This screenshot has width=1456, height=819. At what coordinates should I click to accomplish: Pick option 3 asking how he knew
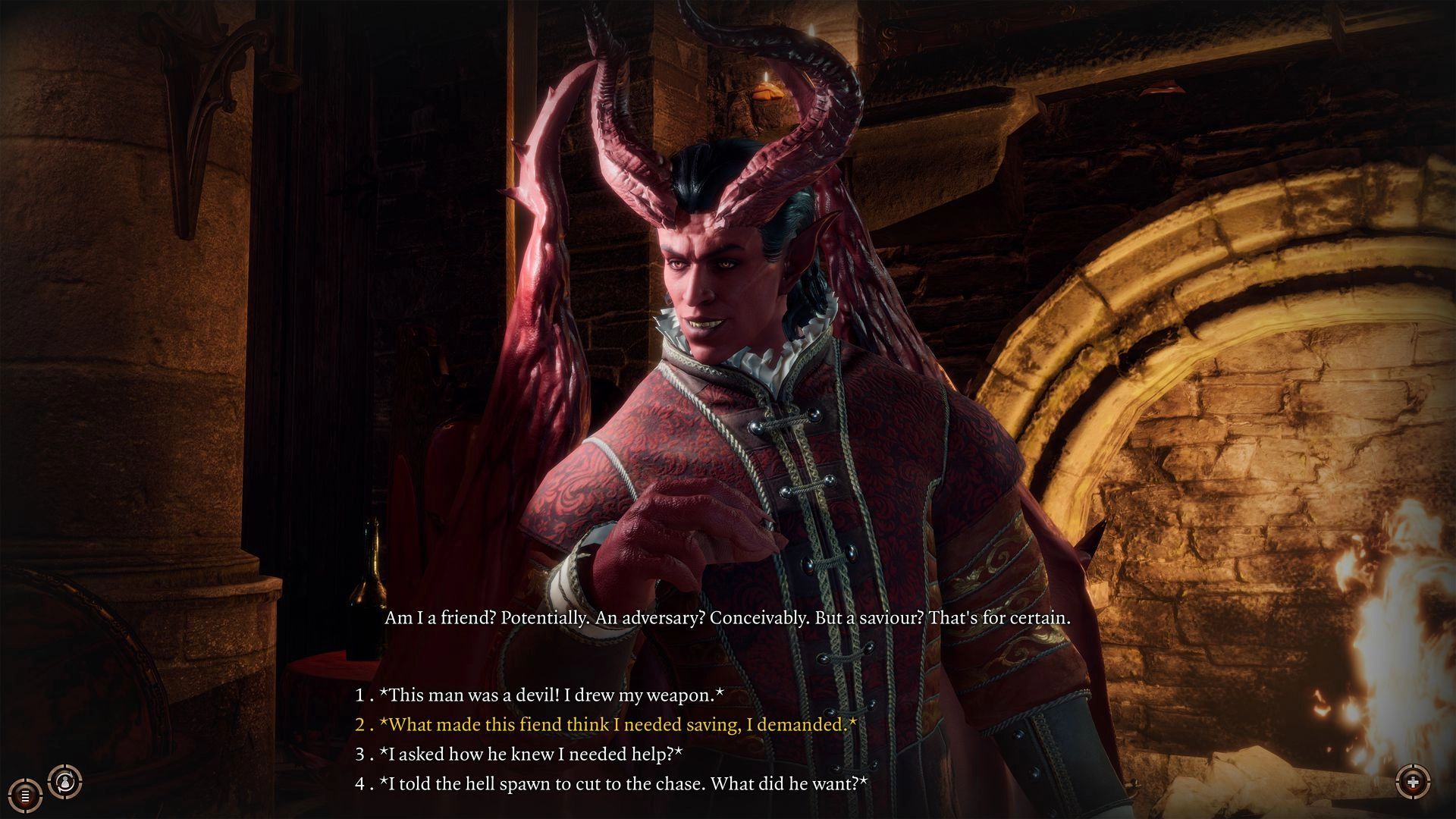point(531,754)
